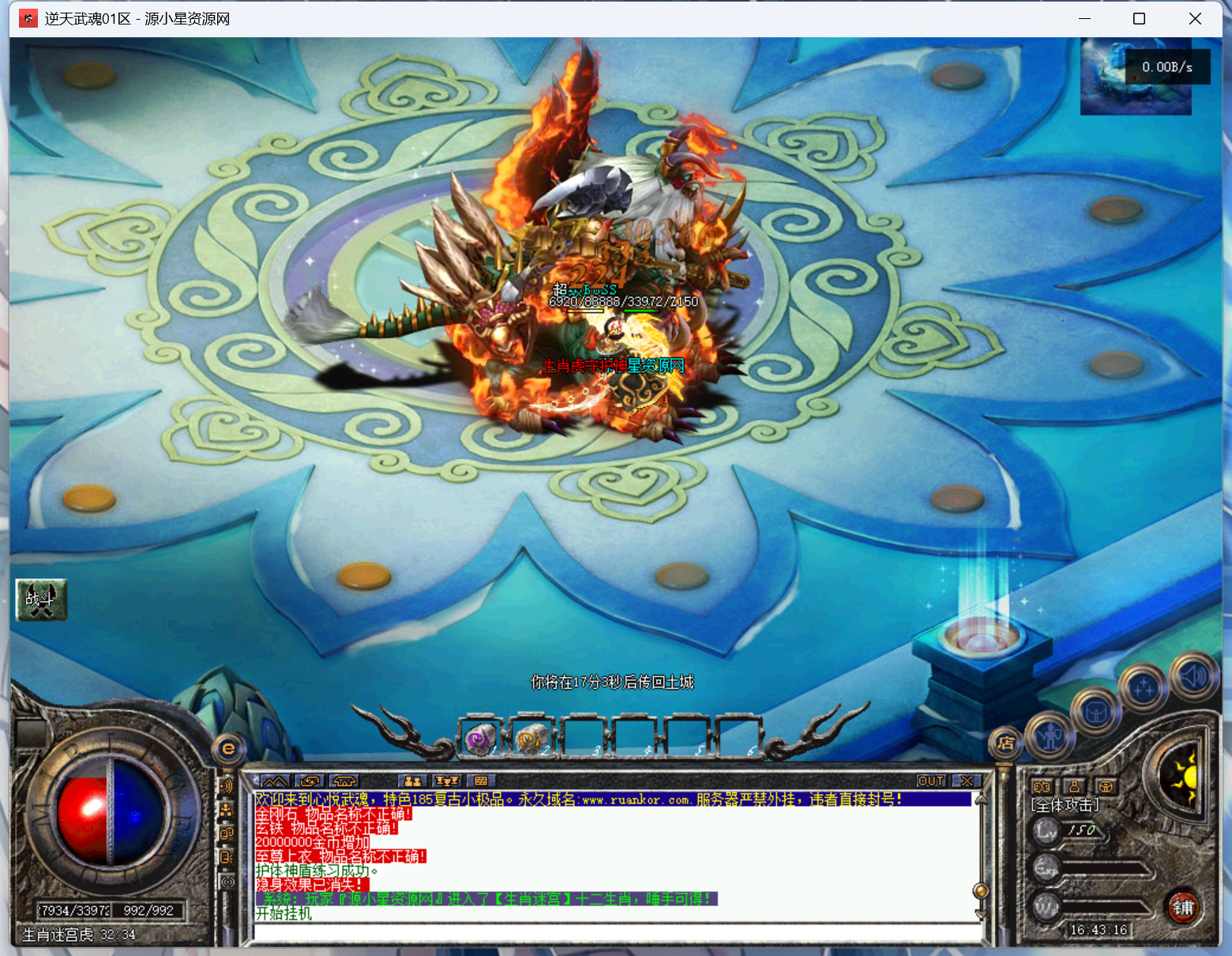Open the minimap thumbnail
Image resolution: width=1232 pixels, height=956 pixels.
(x=1136, y=77)
